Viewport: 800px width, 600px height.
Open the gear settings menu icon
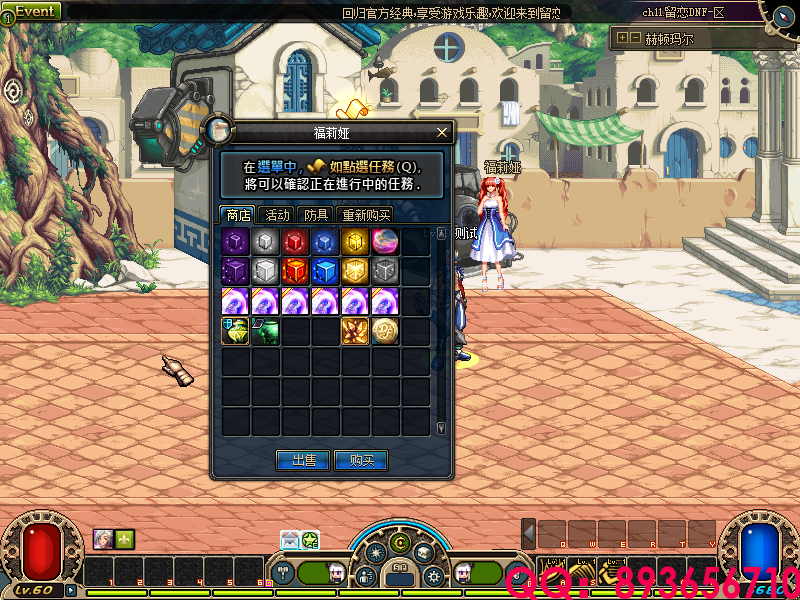[433, 576]
